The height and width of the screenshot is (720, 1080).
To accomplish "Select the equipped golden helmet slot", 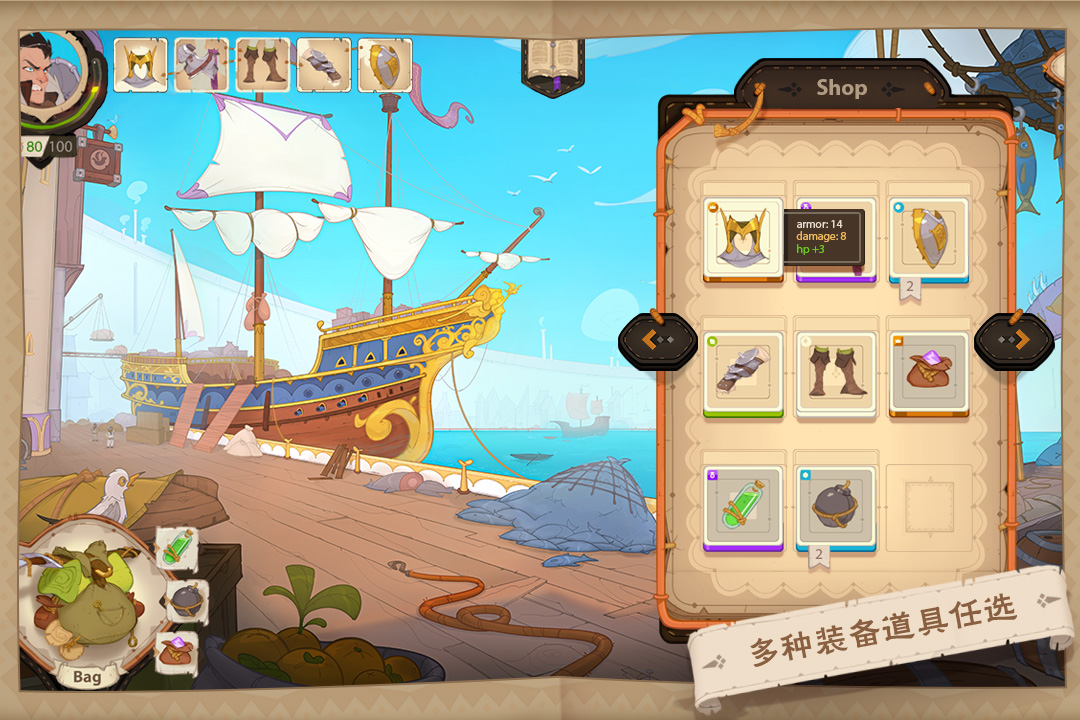I will click(140, 65).
